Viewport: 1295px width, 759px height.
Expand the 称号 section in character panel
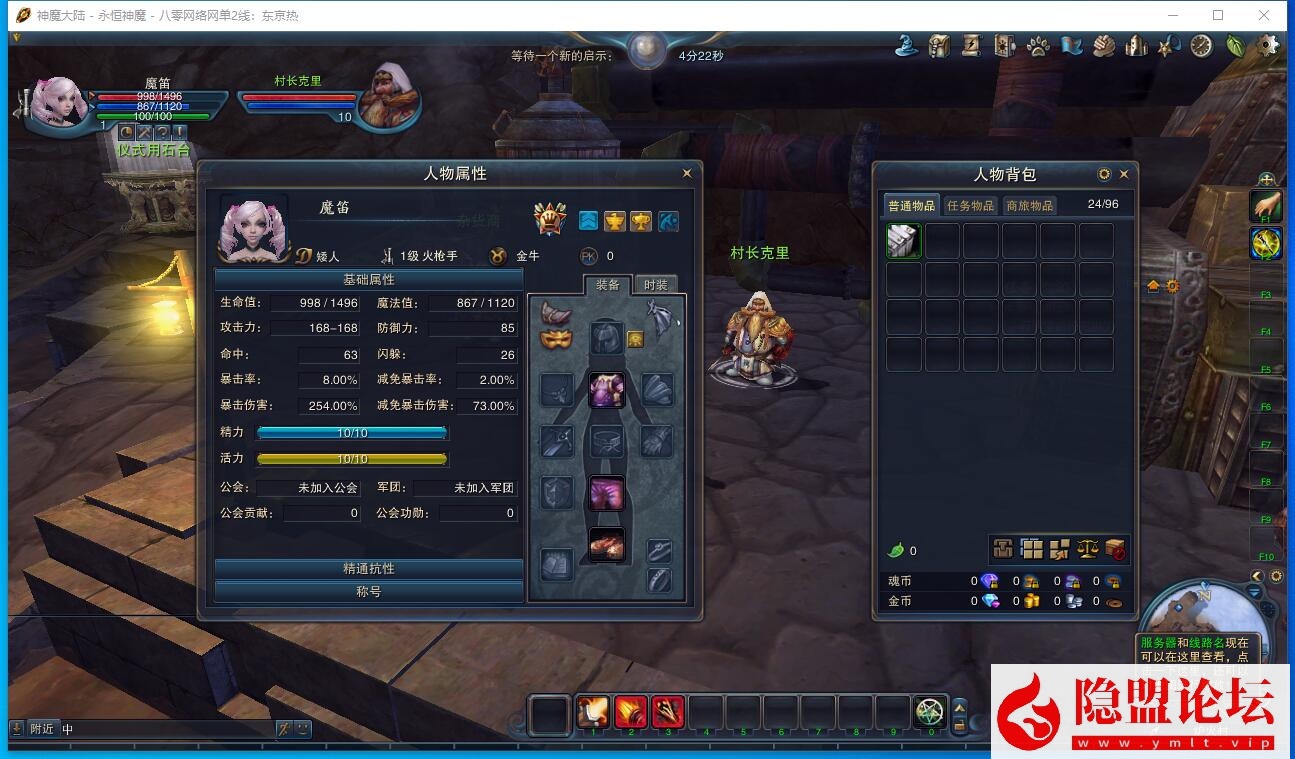pos(367,589)
